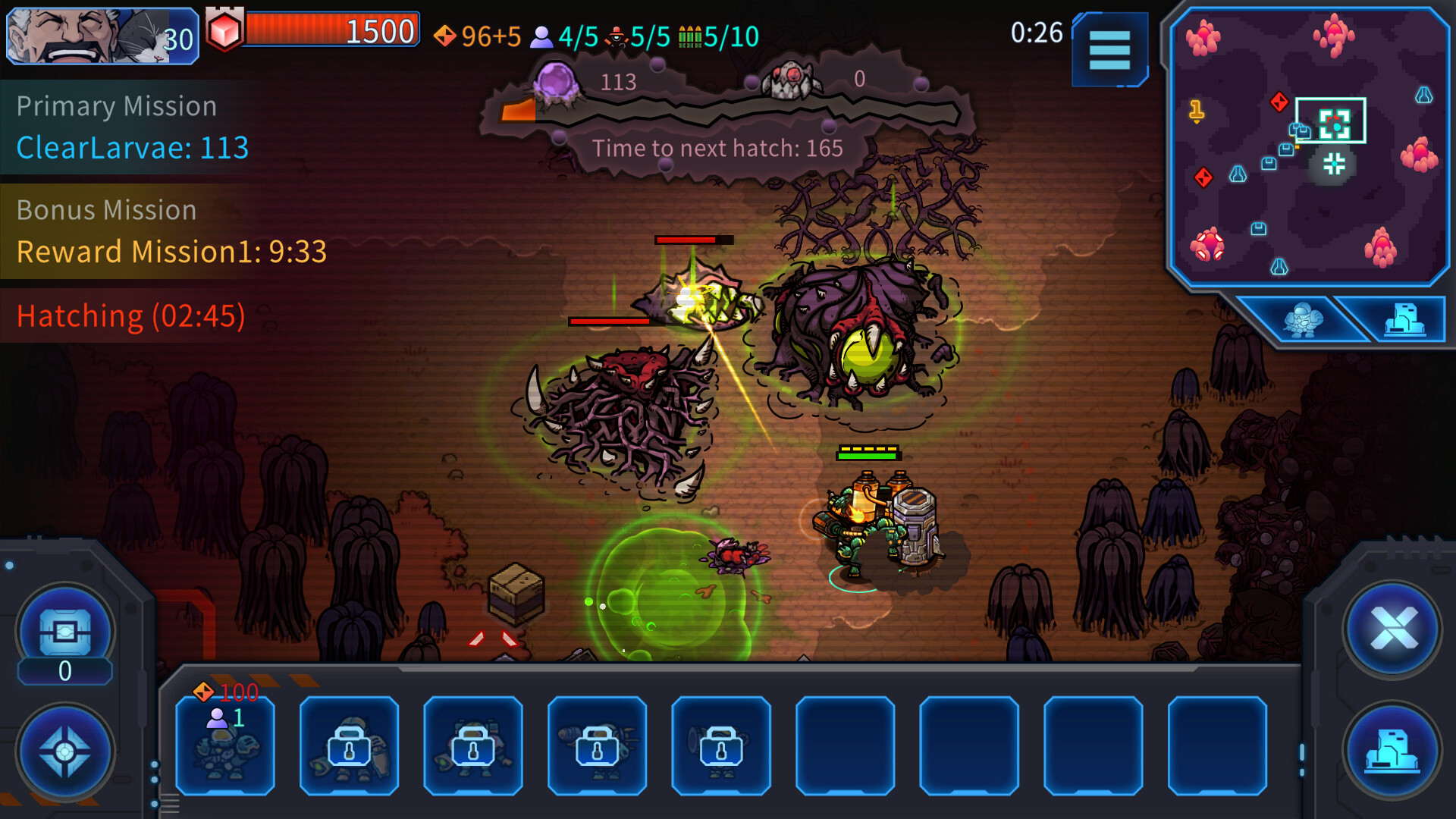Select the first locked unit slot
Screen dimensions: 1456x819
(x=350, y=747)
